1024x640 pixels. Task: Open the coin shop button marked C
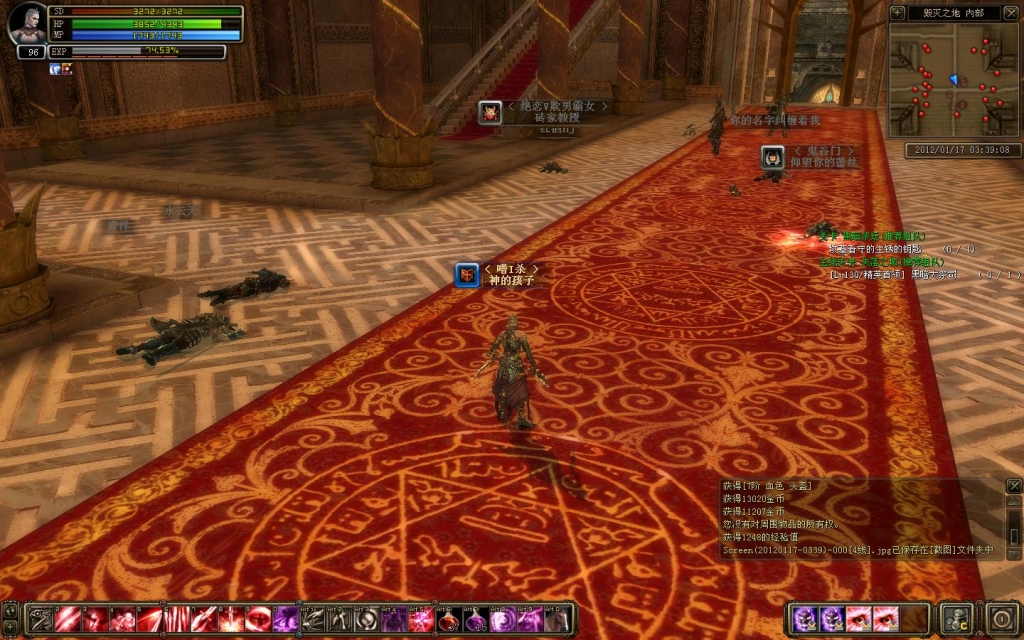(958, 617)
